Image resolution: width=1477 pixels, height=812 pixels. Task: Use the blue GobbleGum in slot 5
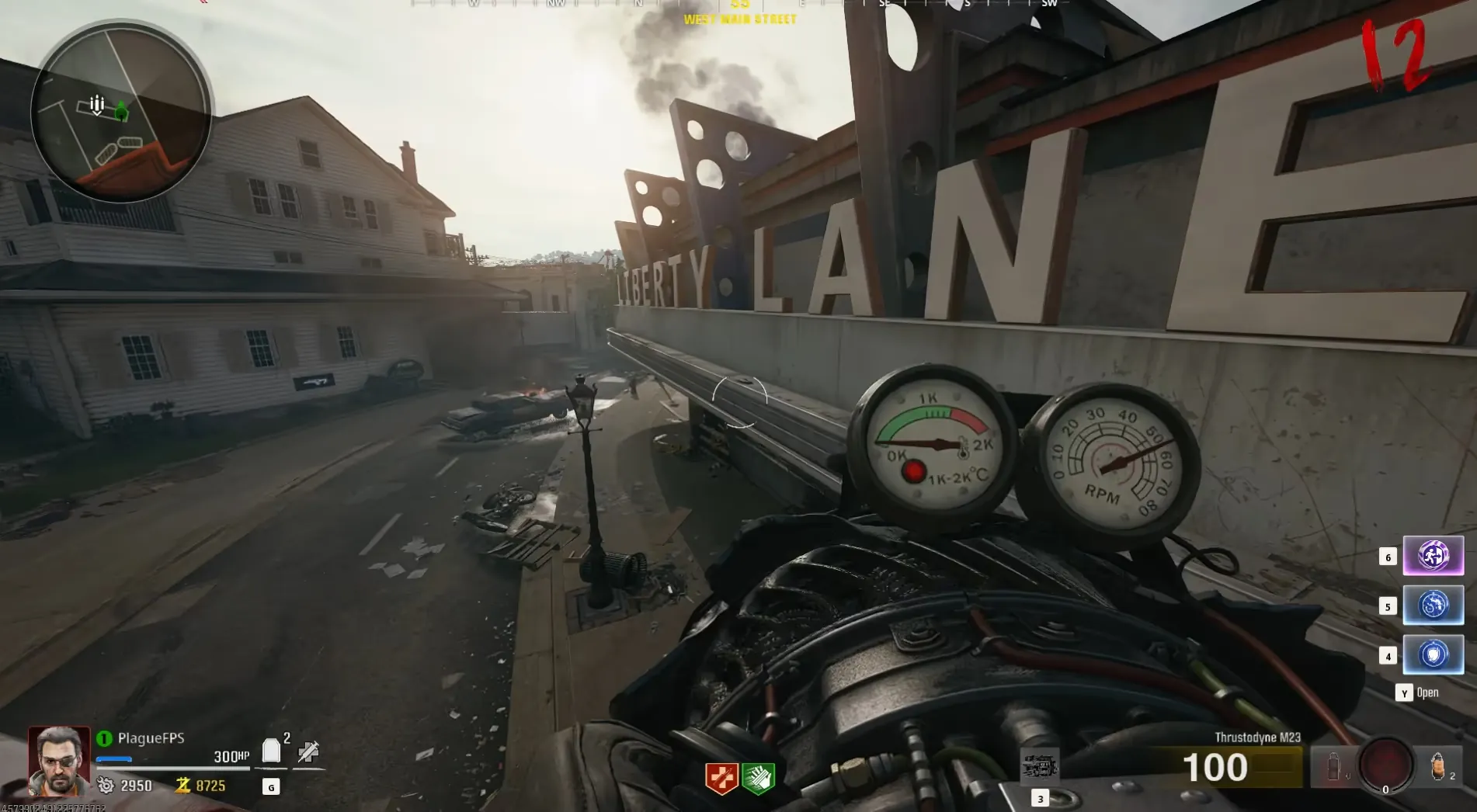[1433, 606]
